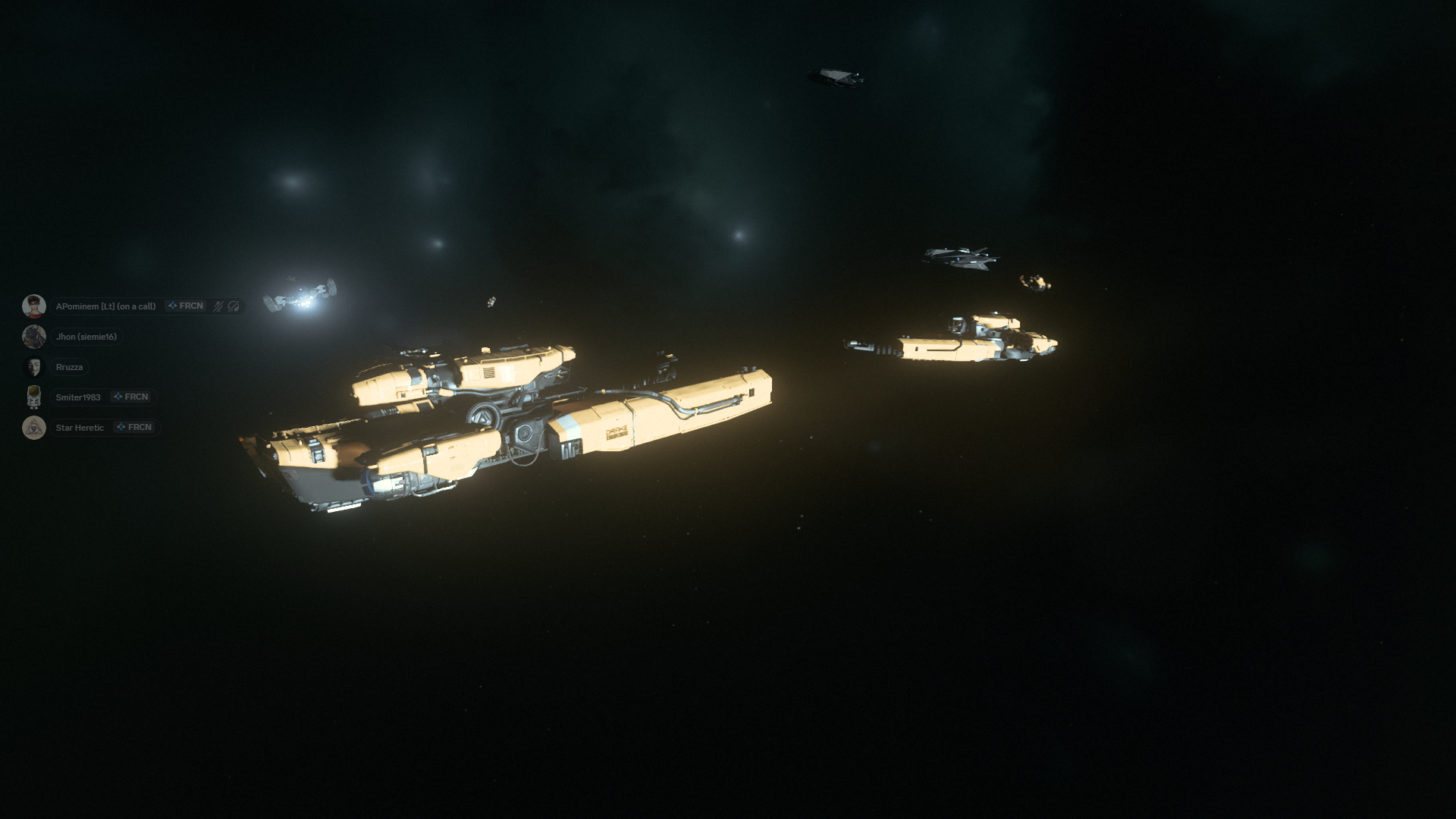This screenshot has height=819, width=1456.
Task: Click Star Heretic's voice overlay entry
Action: click(80, 428)
